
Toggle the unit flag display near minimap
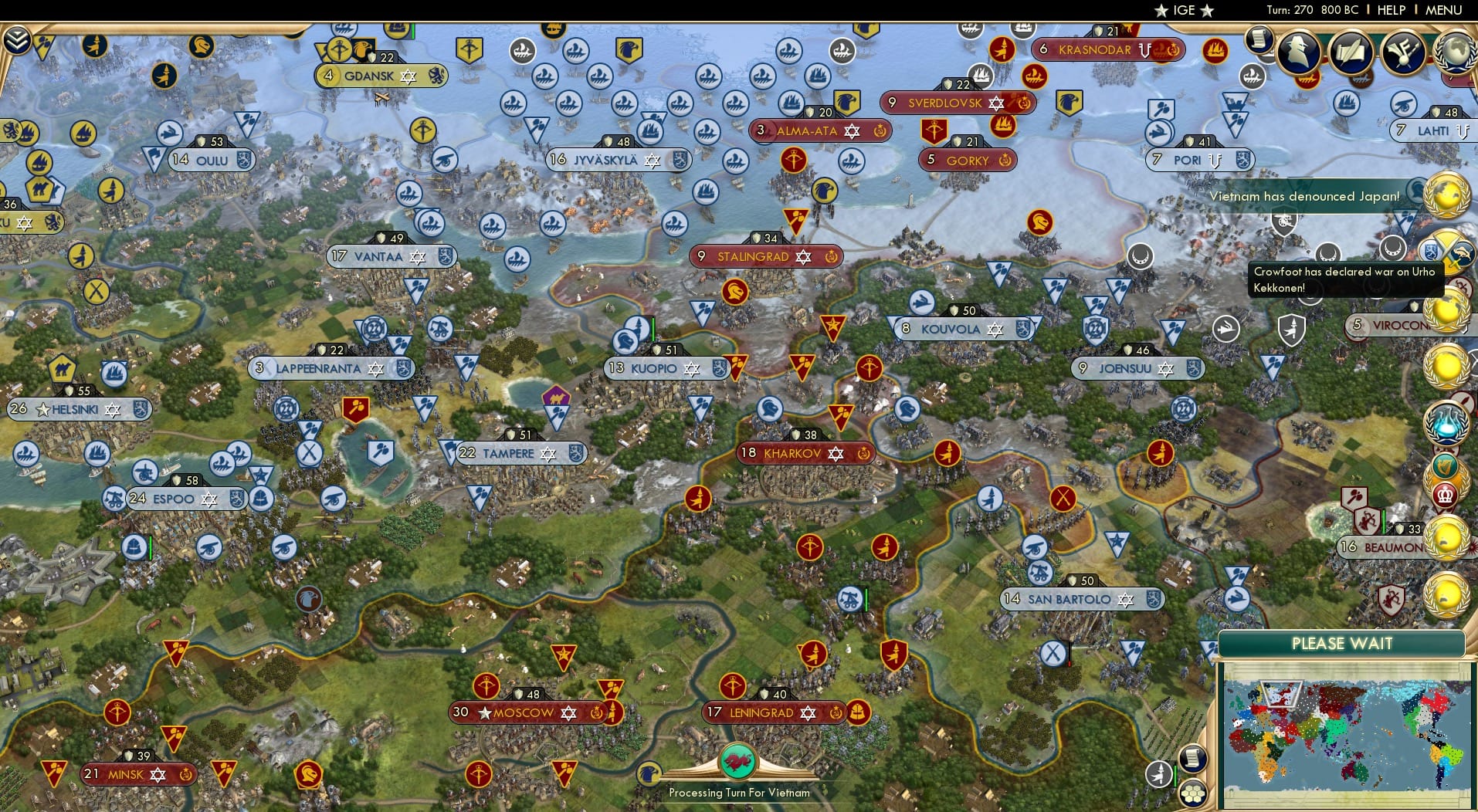click(1158, 774)
